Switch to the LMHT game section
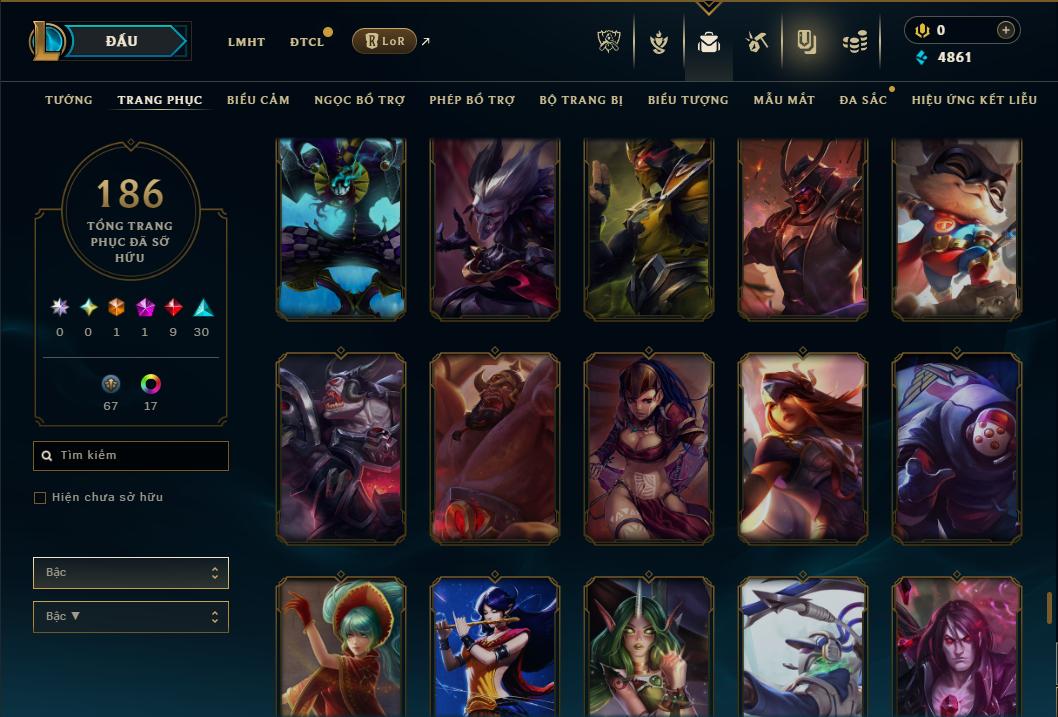Screen dimensions: 1058x717 (x=246, y=42)
